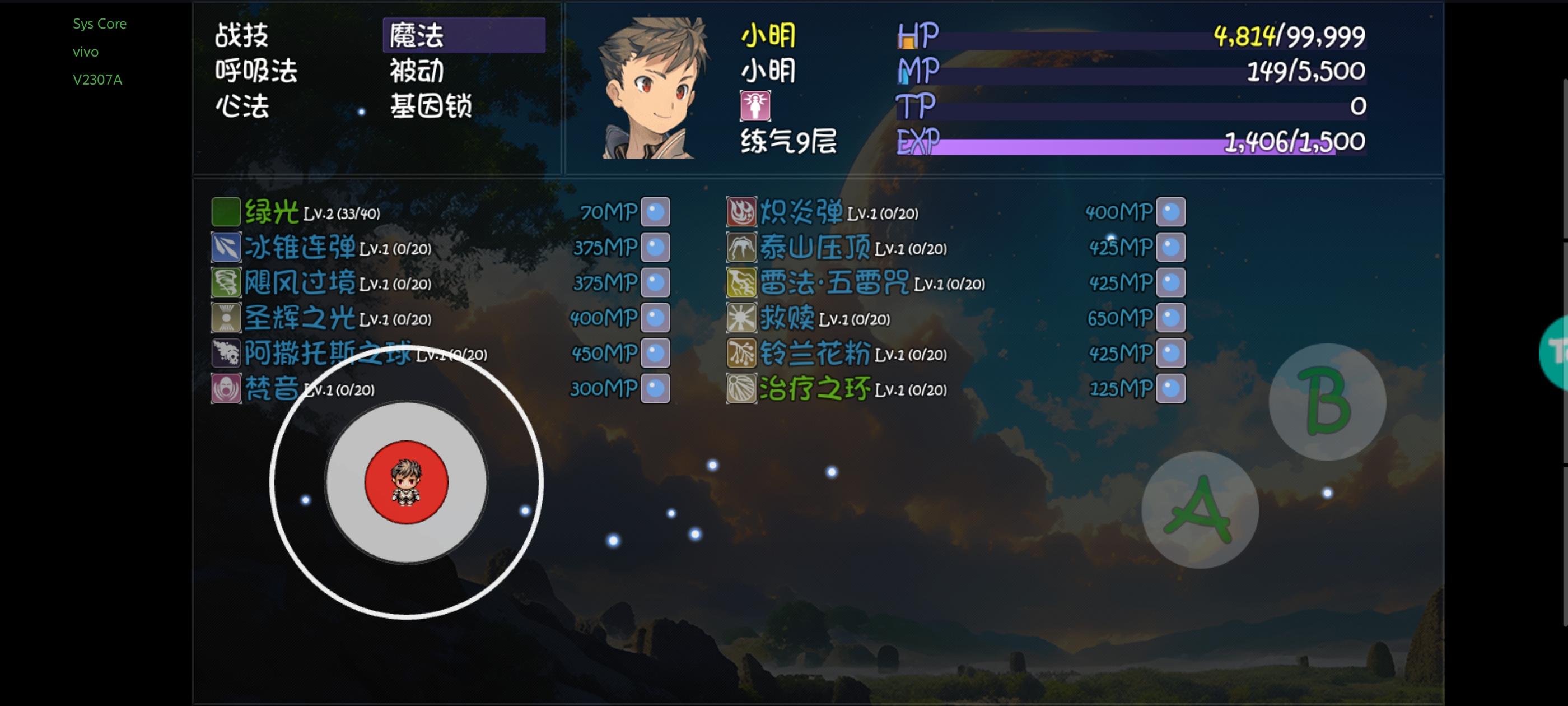
Task: Click the 梵音 skill icon
Action: click(226, 388)
